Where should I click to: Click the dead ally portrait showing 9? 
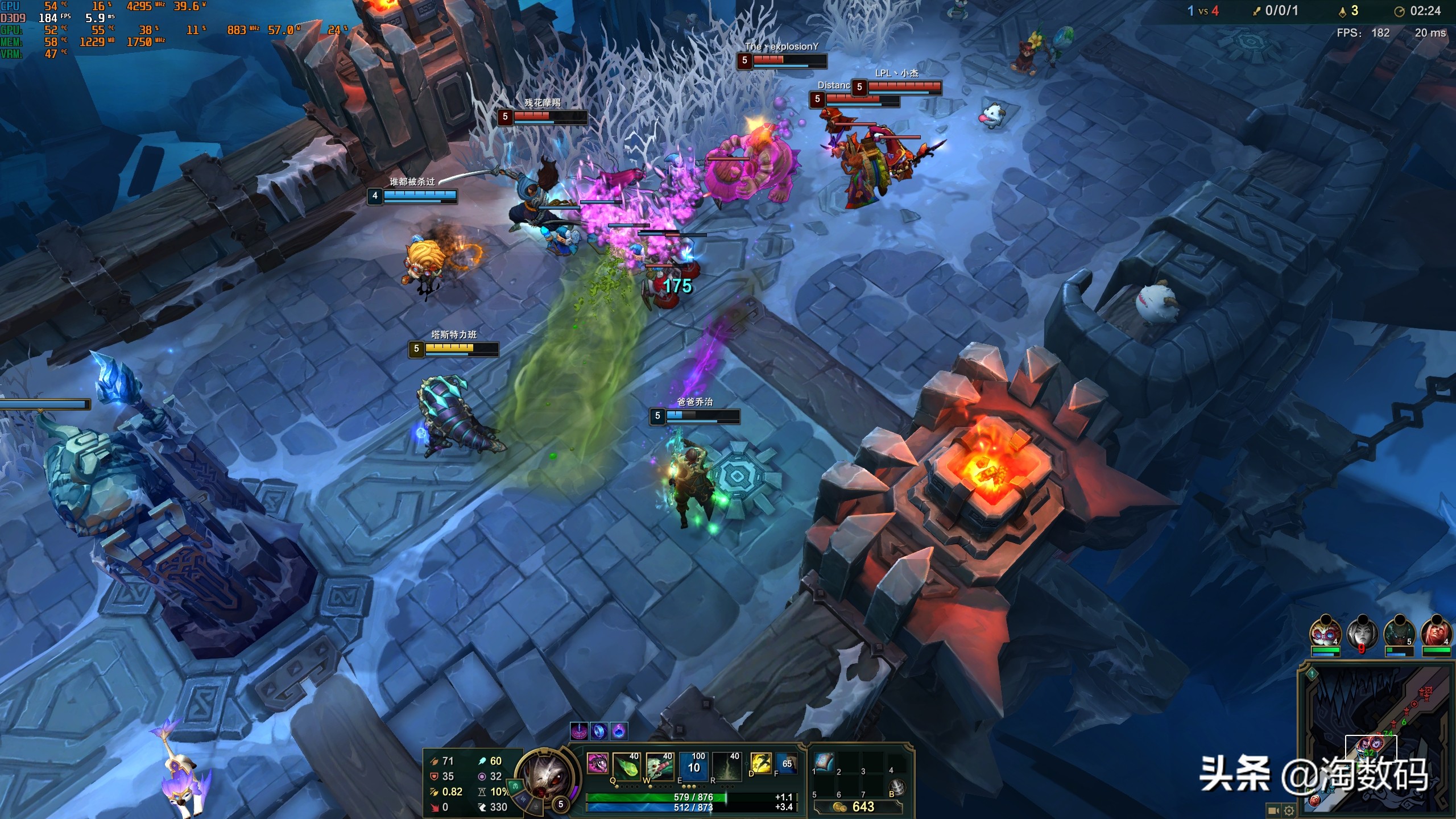1362,632
